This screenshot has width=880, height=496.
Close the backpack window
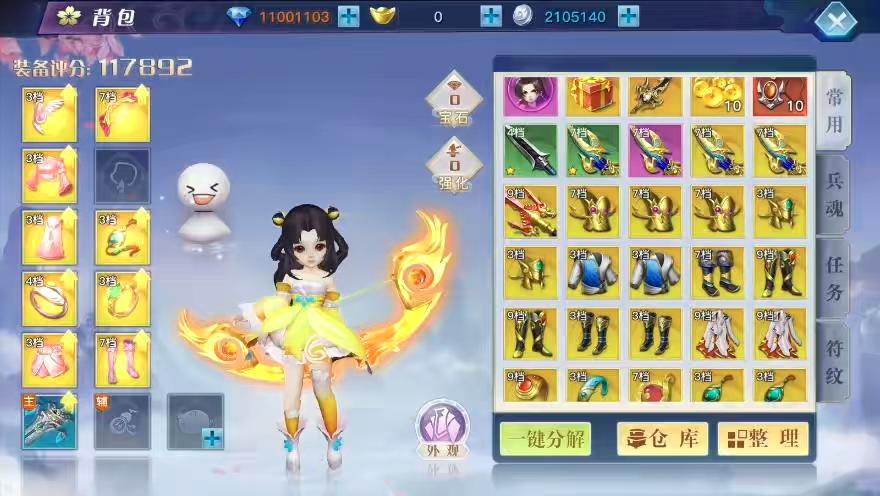[836, 20]
